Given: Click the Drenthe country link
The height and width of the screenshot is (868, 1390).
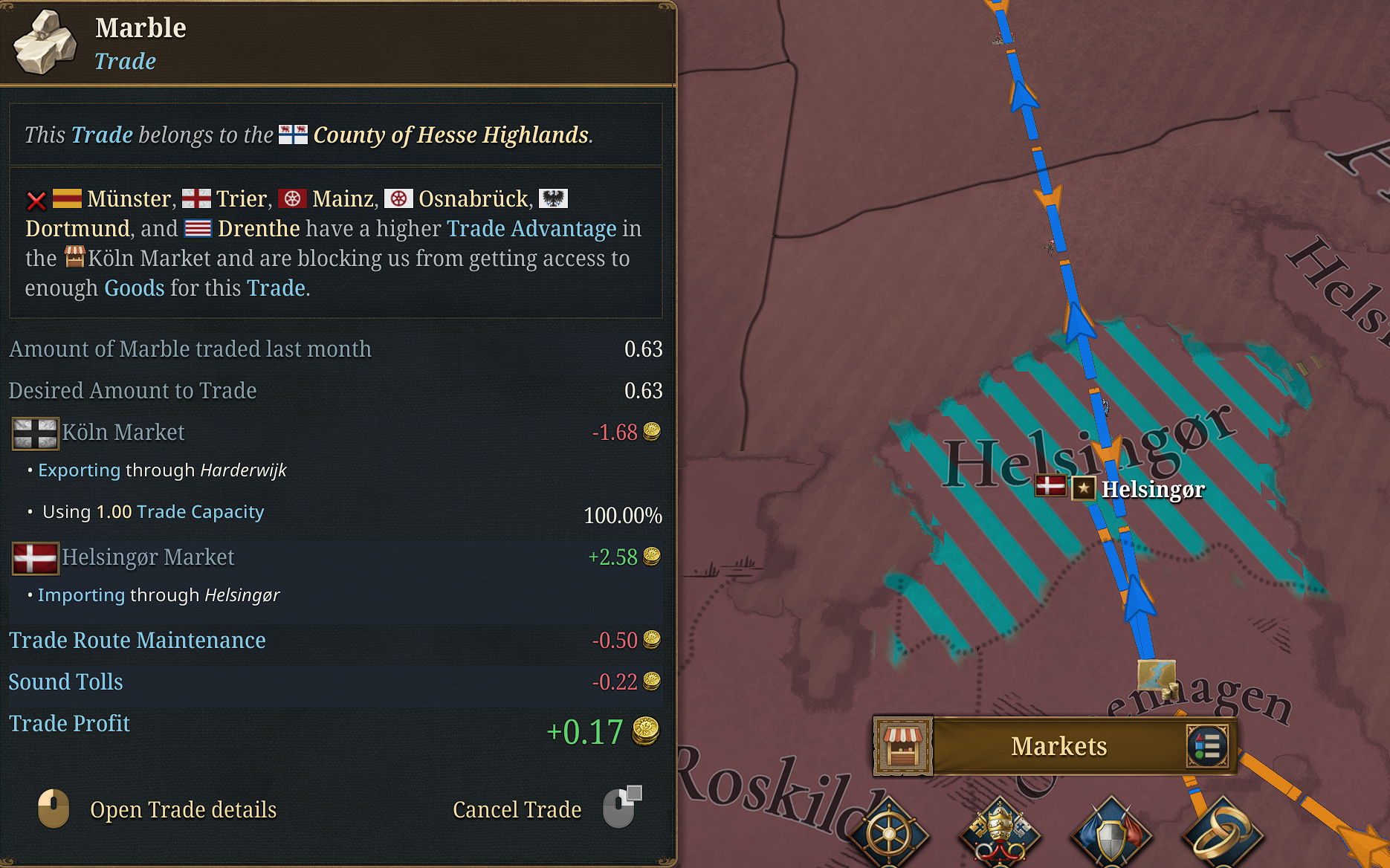Looking at the screenshot, I should (257, 229).
